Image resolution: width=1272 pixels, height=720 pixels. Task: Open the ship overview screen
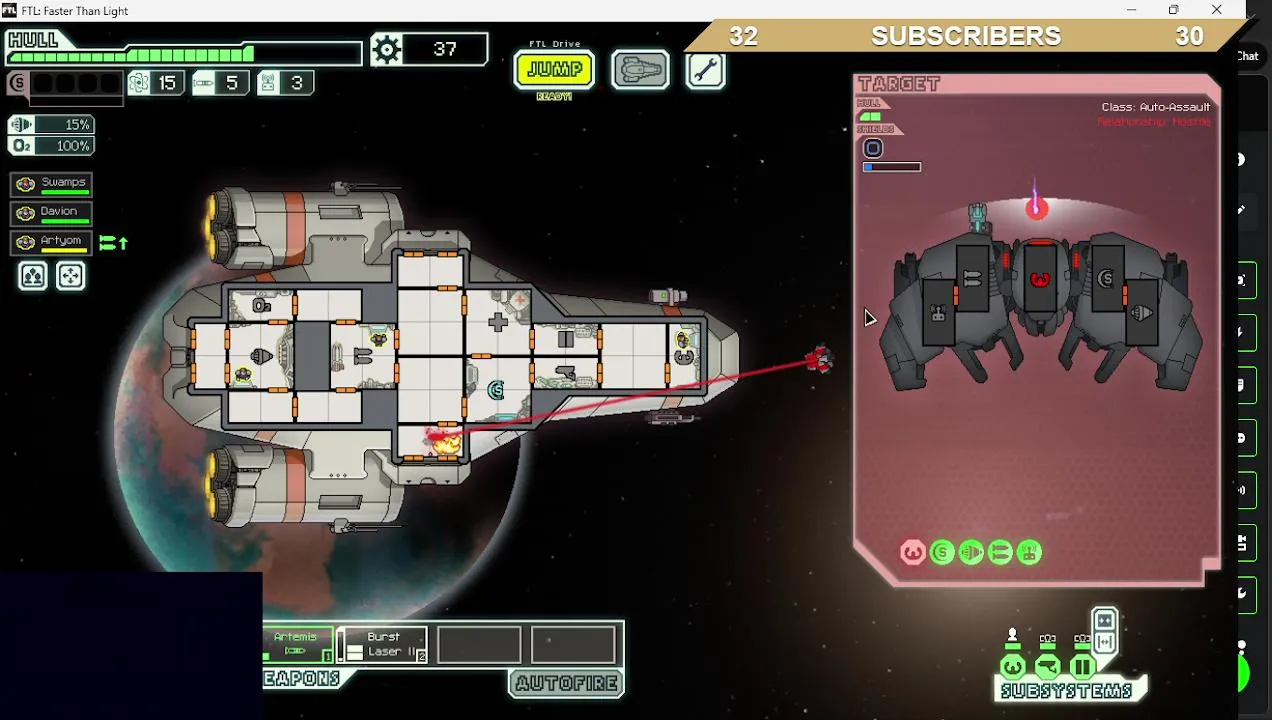[x=641, y=70]
